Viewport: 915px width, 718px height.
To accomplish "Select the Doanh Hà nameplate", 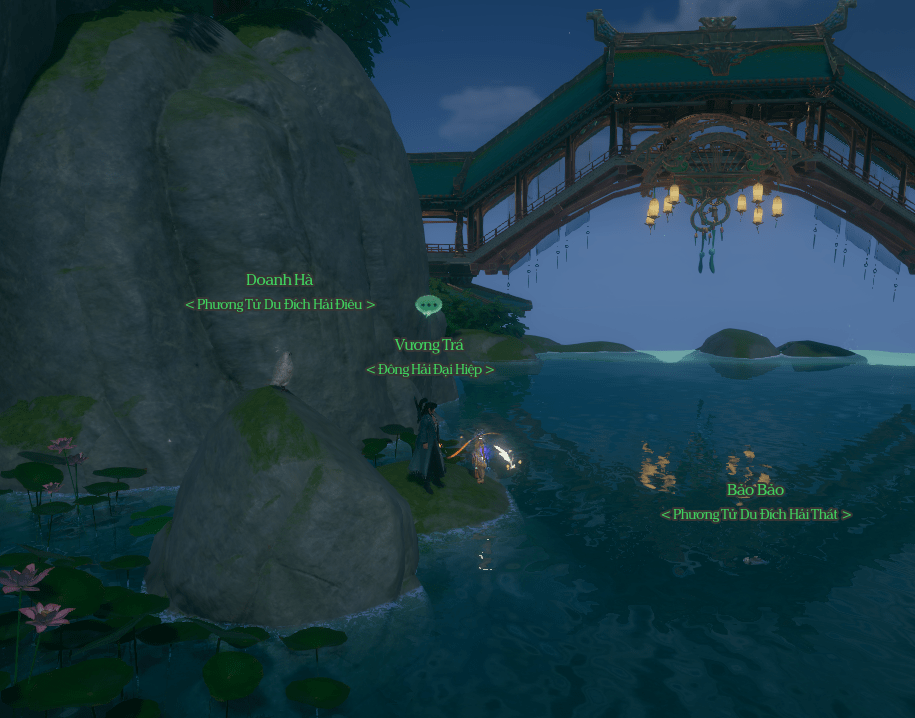I will click(x=280, y=280).
